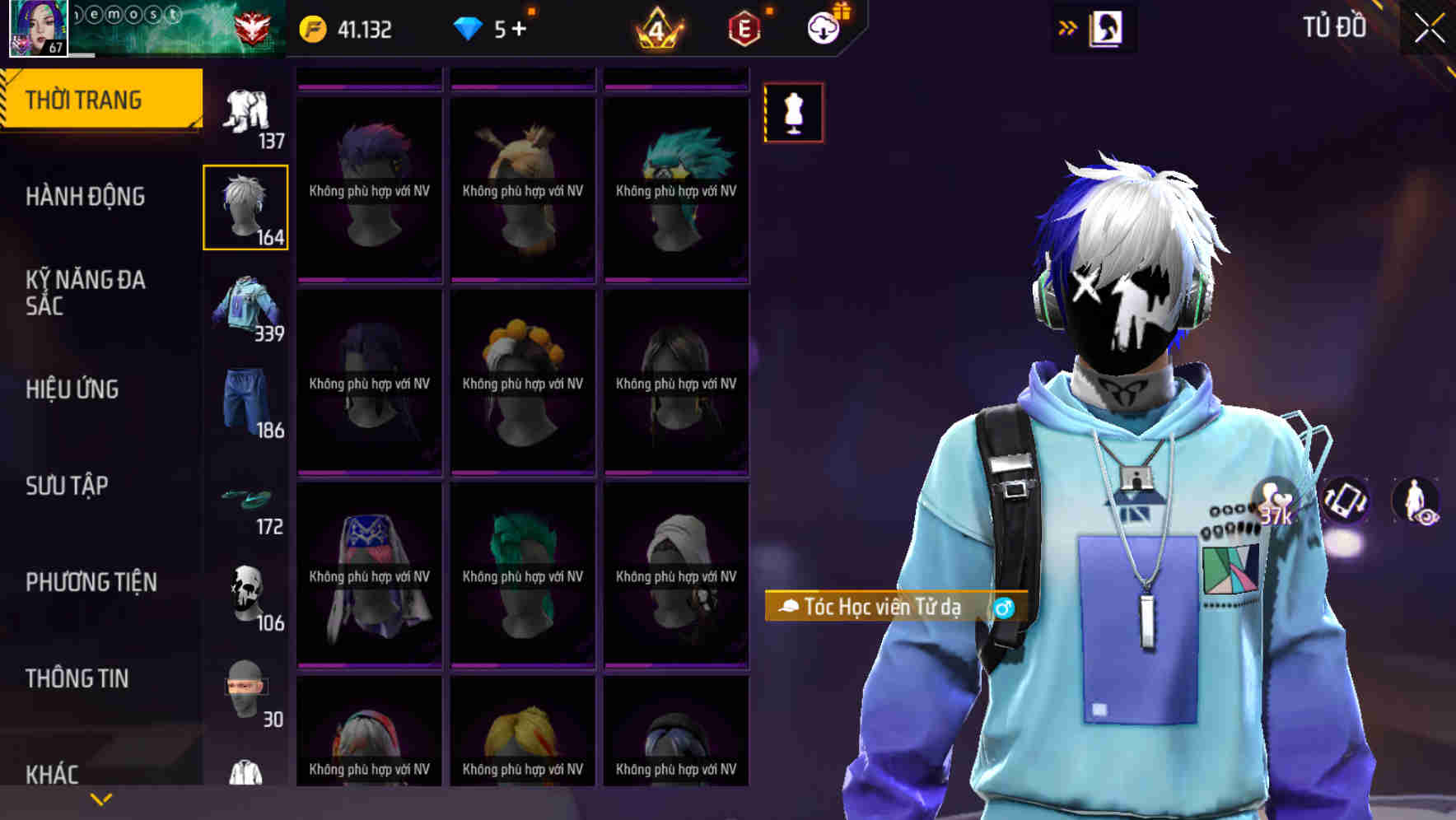Select the highlighted hair category showing 164 items

(x=245, y=207)
